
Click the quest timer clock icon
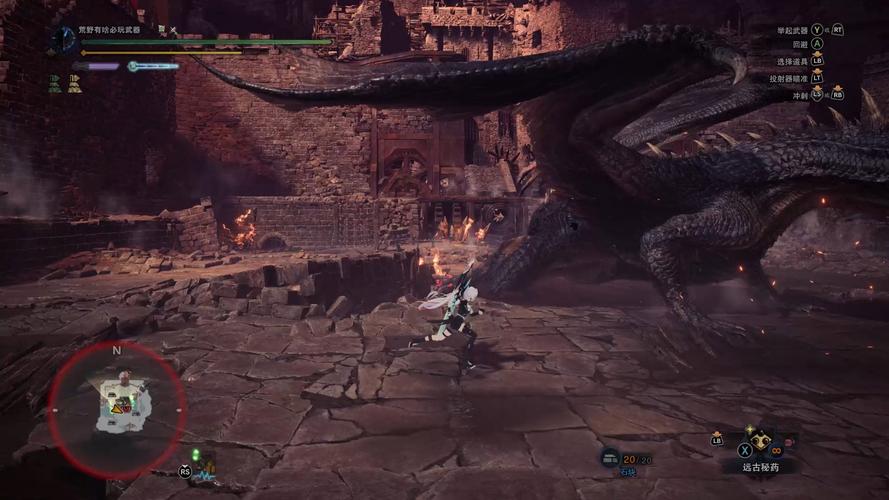point(63,39)
